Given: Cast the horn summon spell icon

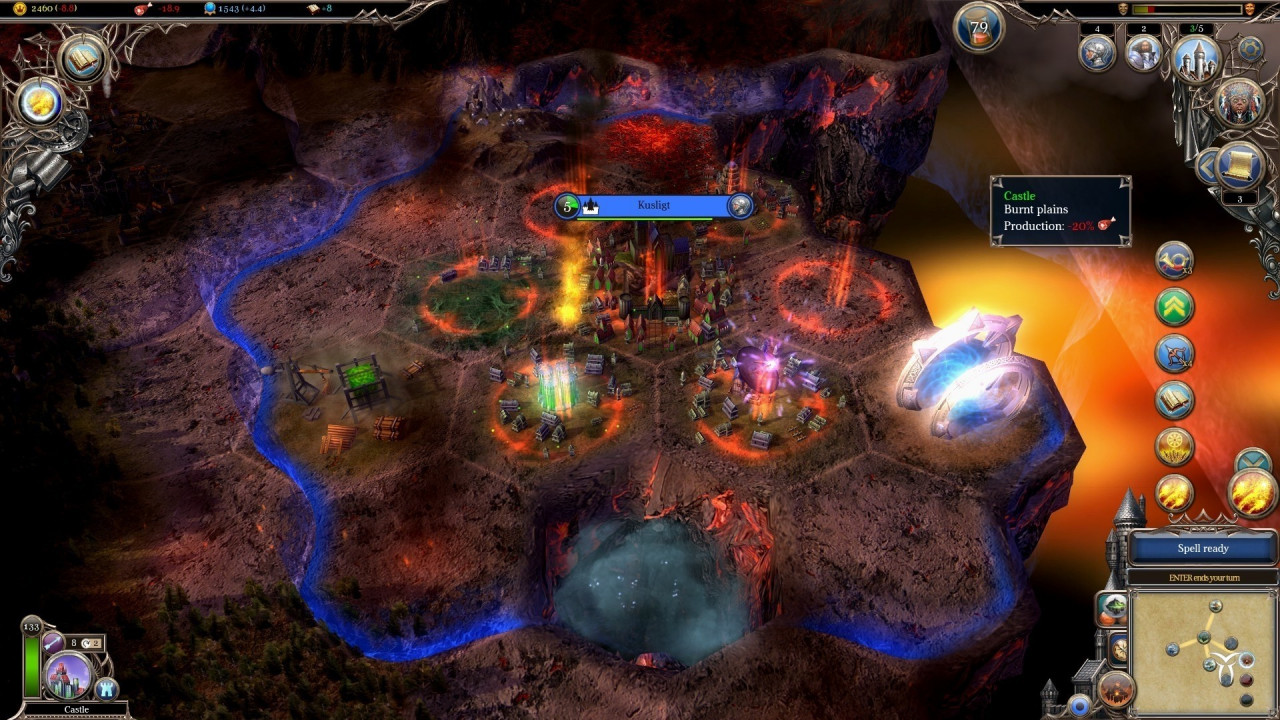Looking at the screenshot, I should 1175,261.
